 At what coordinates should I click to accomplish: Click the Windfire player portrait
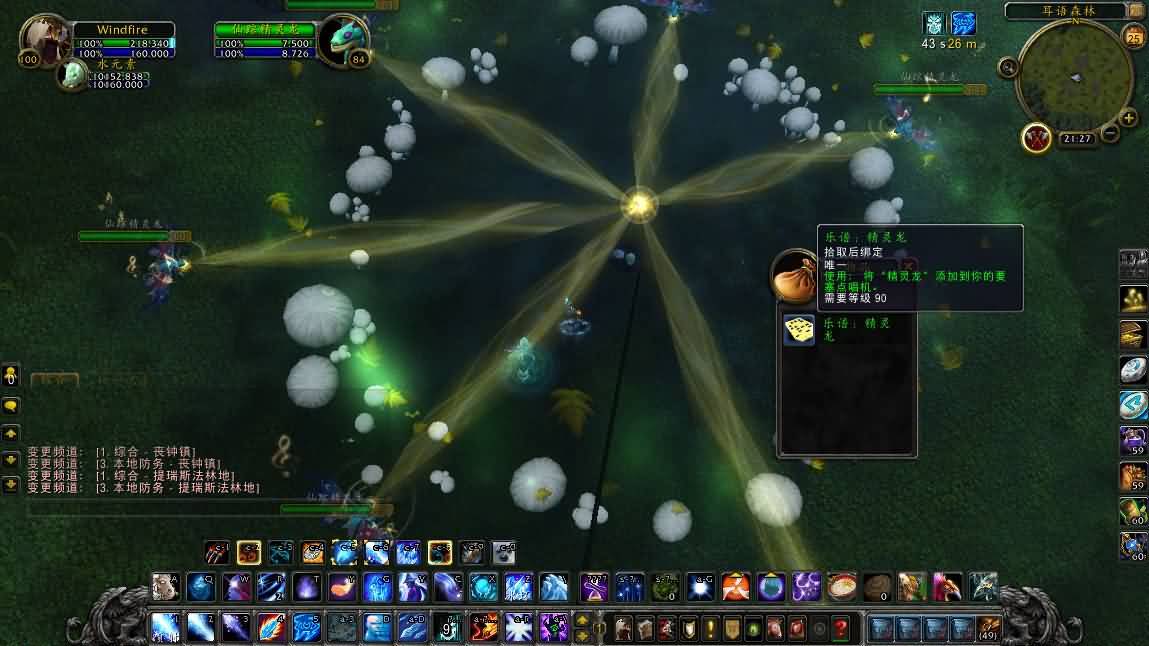click(x=45, y=41)
